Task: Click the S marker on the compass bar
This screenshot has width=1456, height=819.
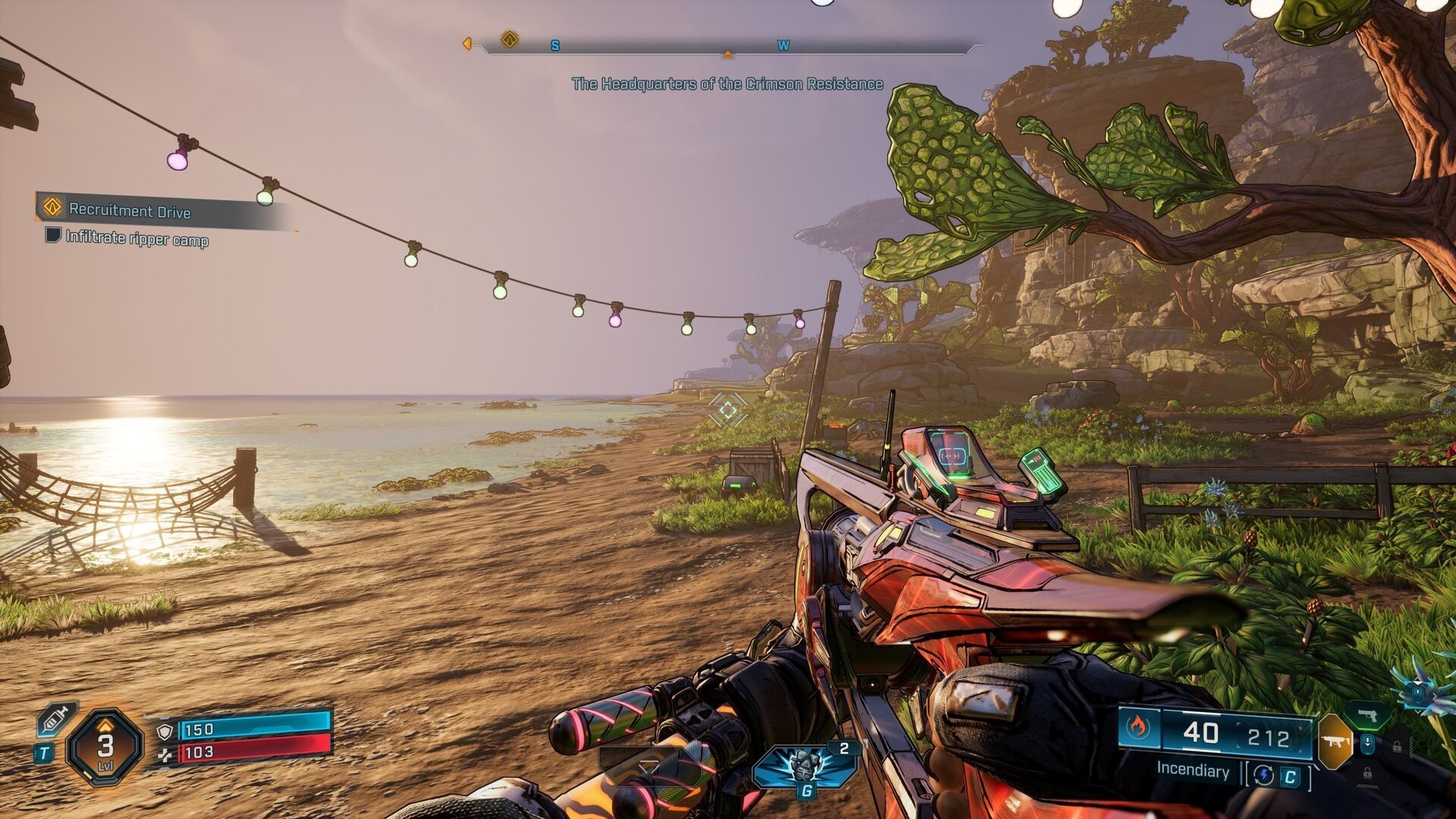Action: pos(555,46)
